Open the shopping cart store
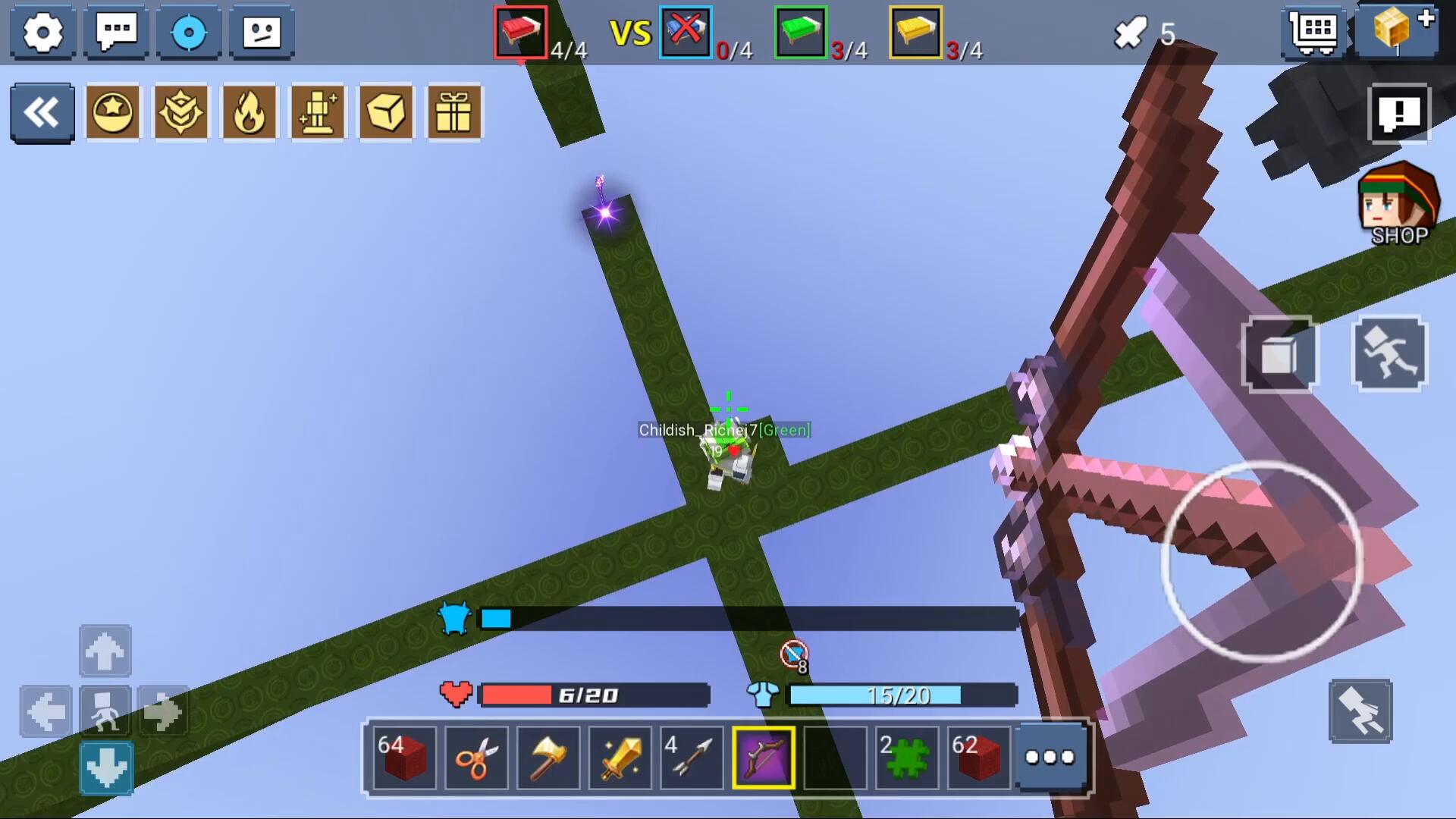Viewport: 1456px width, 819px height. pos(1314,32)
